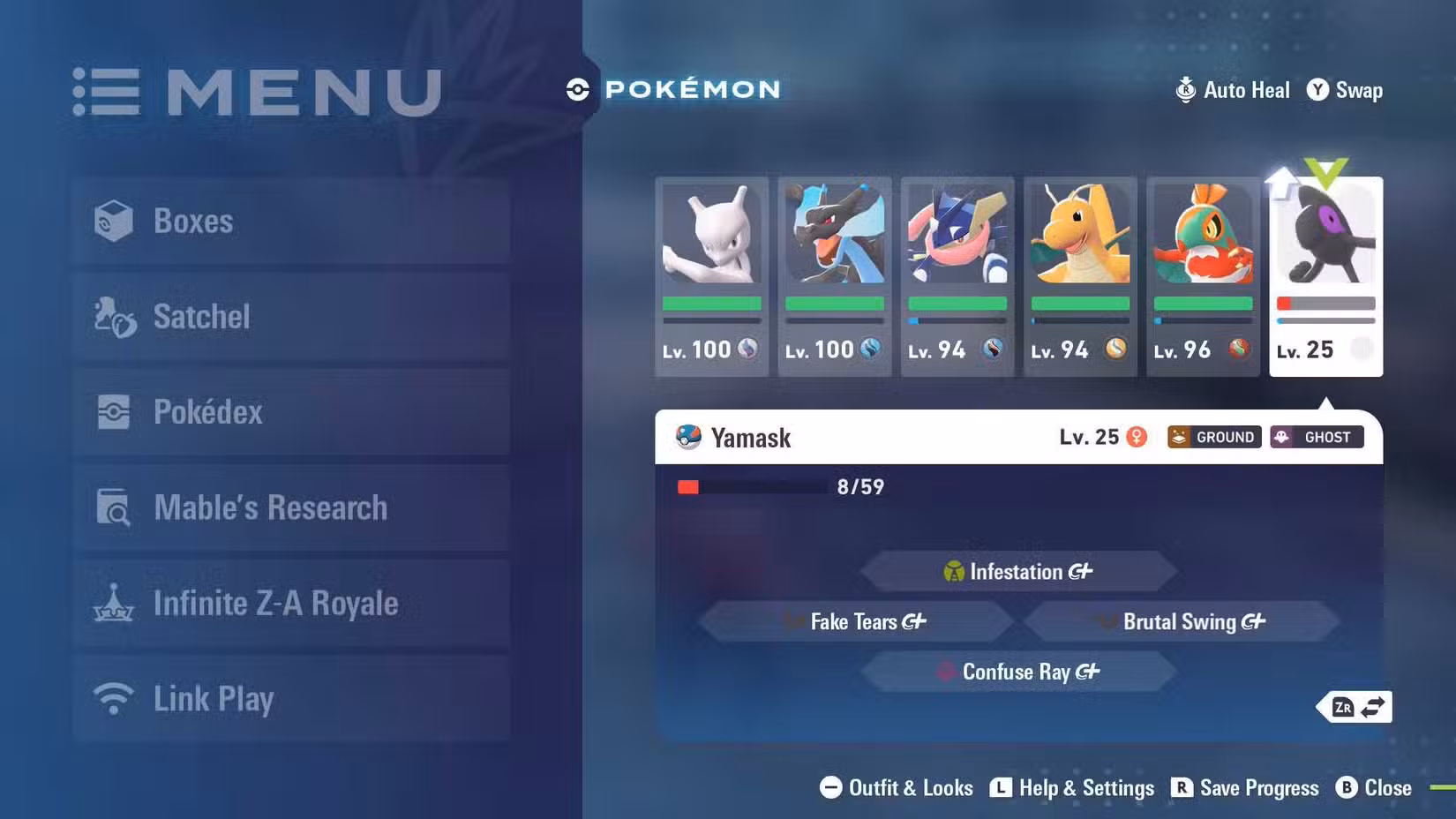1456x819 pixels.
Task: Toggle move swapping with the ZR prompt
Action: (x=1355, y=706)
